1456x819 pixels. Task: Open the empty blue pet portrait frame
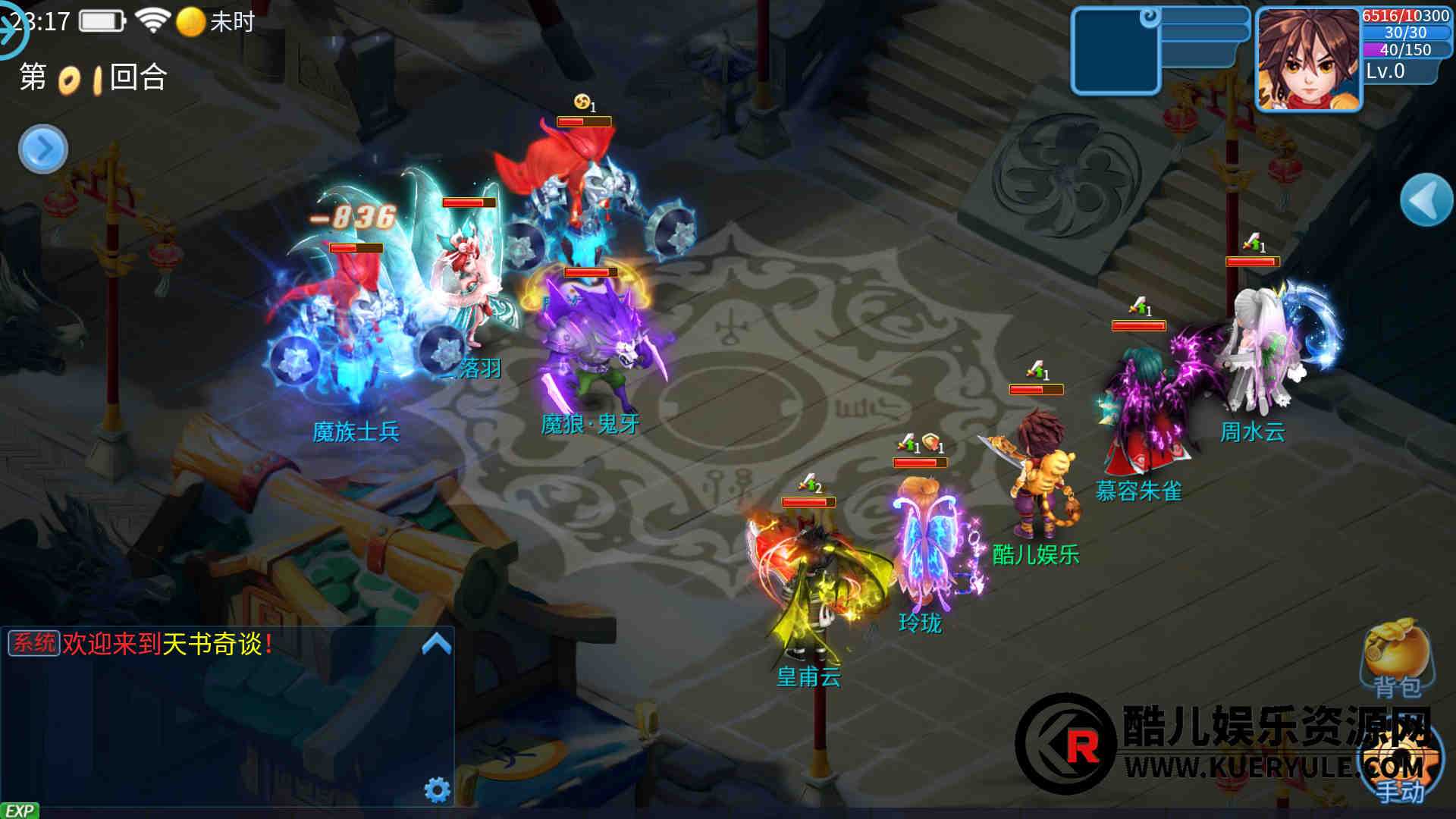[1116, 52]
